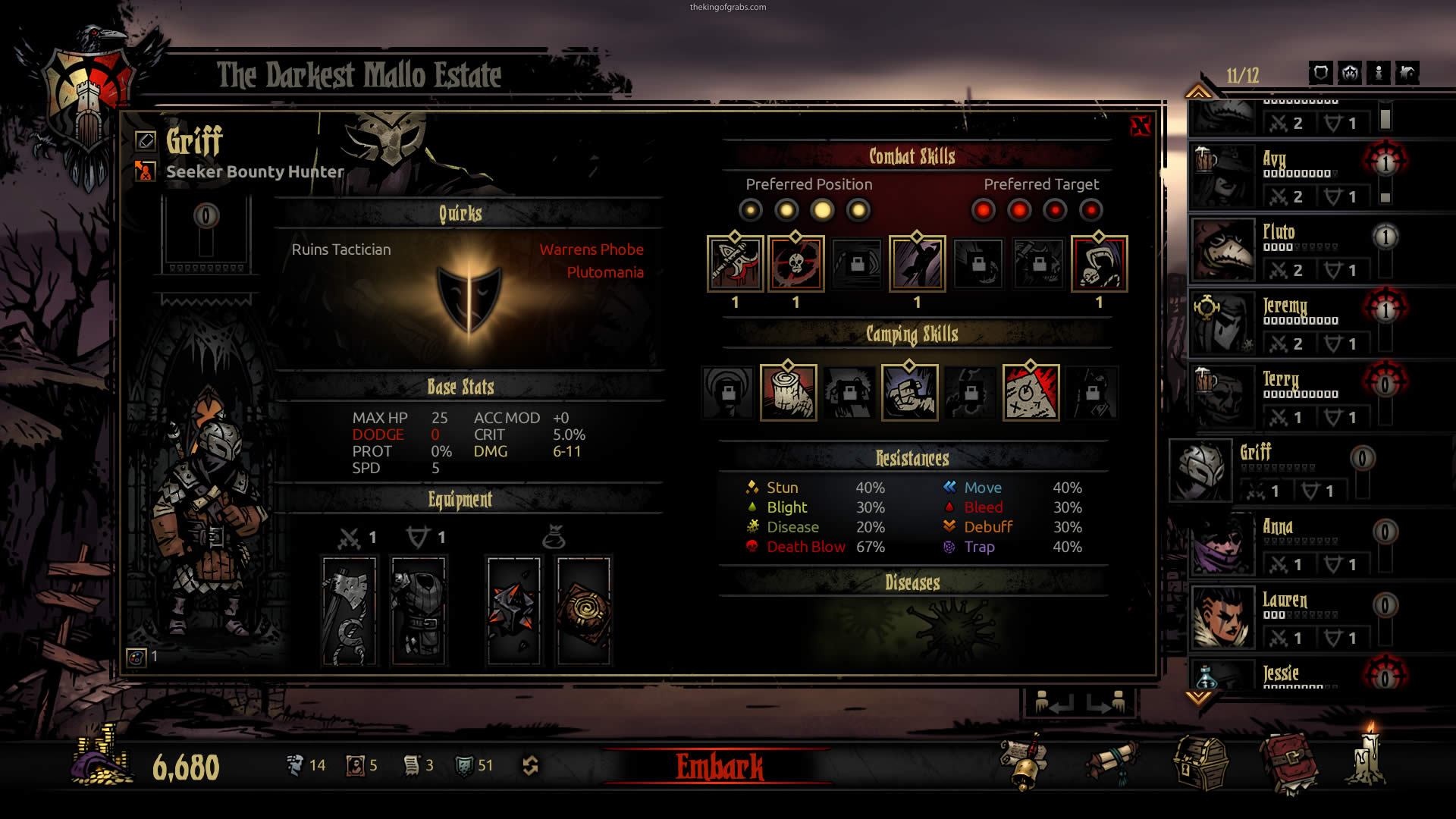The image size is (1456, 819).
Task: Click the Embark button
Action: point(719,767)
